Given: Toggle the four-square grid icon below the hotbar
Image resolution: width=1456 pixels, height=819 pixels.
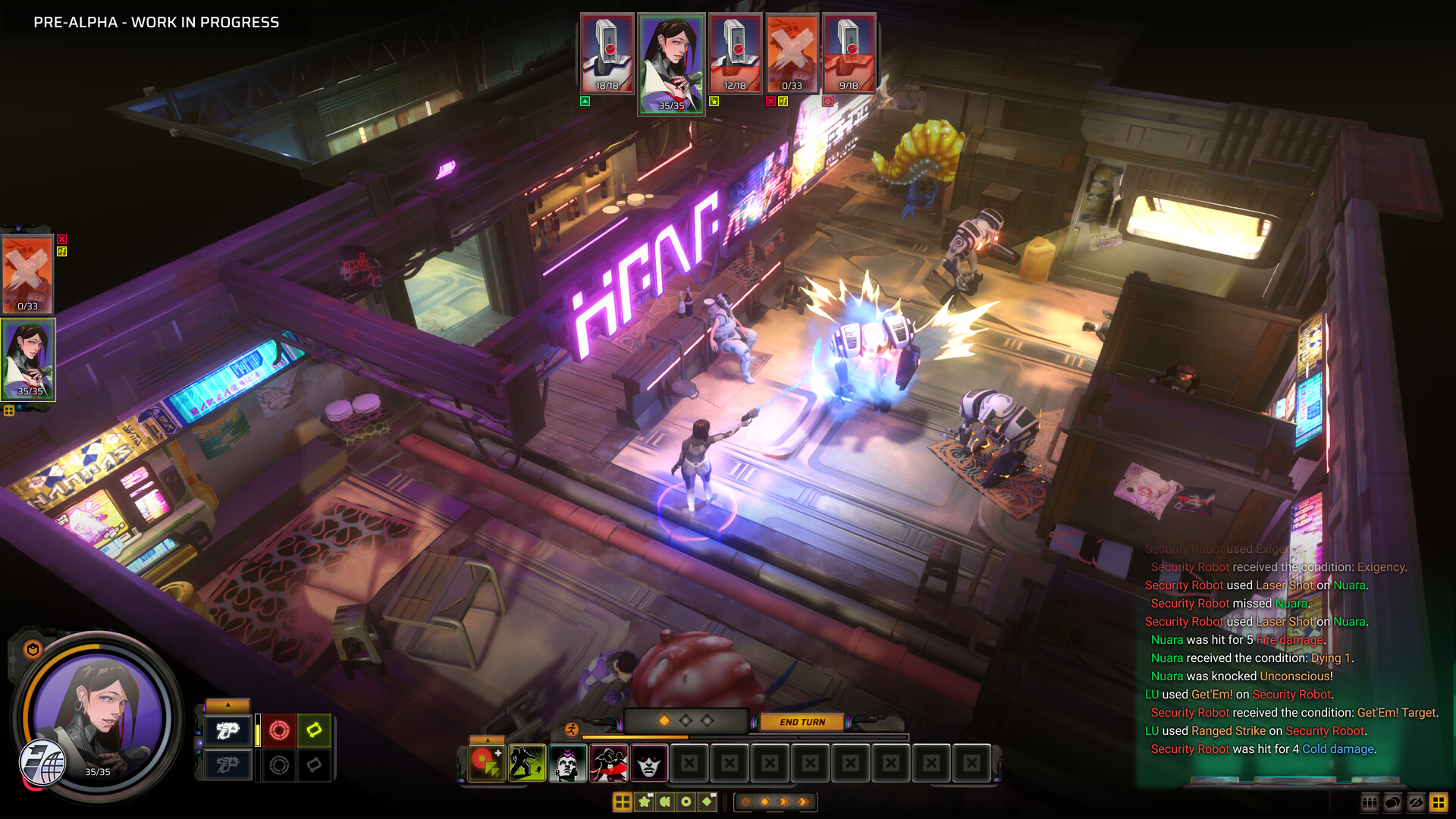Looking at the screenshot, I should tap(623, 802).
